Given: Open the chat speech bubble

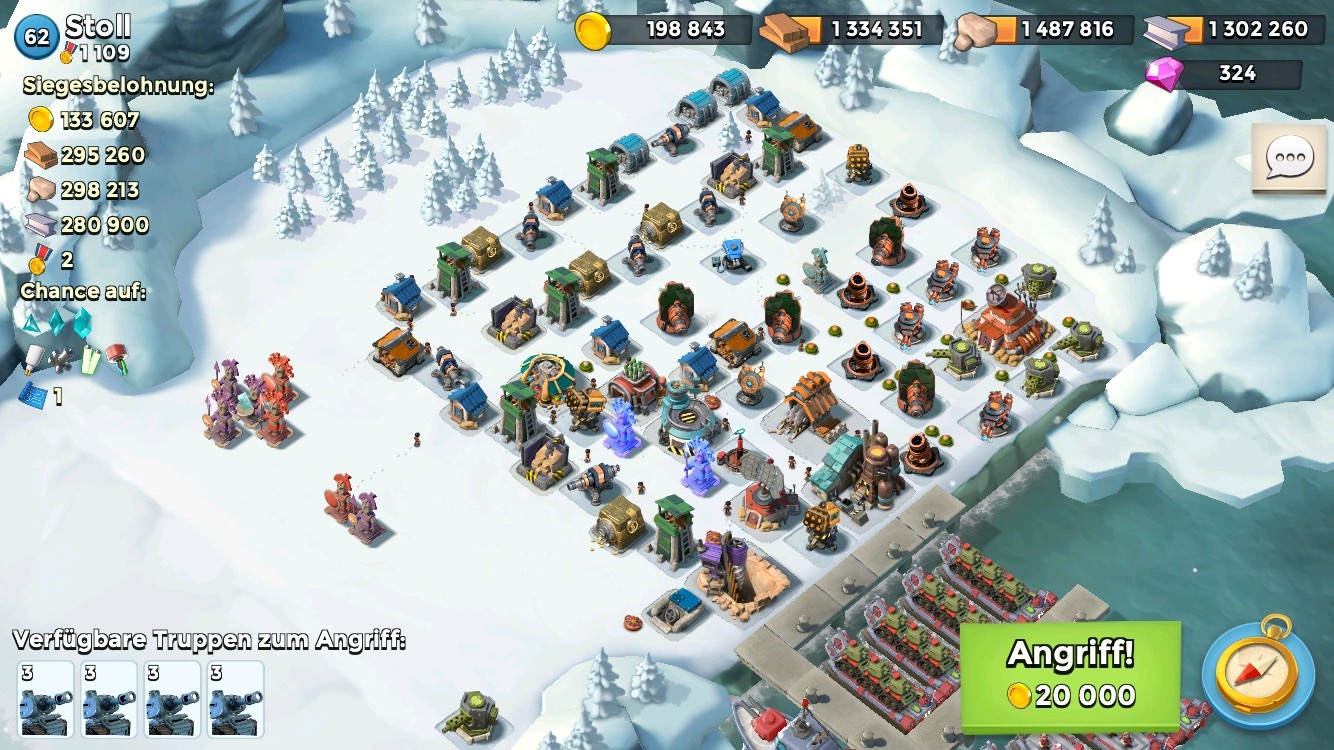Looking at the screenshot, I should click(x=1288, y=159).
